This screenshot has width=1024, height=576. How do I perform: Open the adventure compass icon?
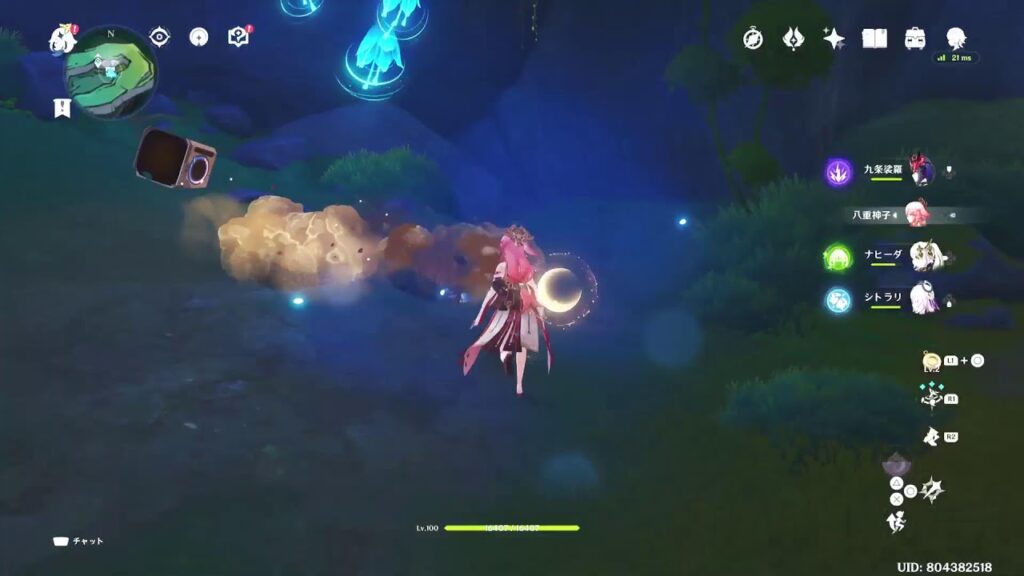(x=753, y=39)
